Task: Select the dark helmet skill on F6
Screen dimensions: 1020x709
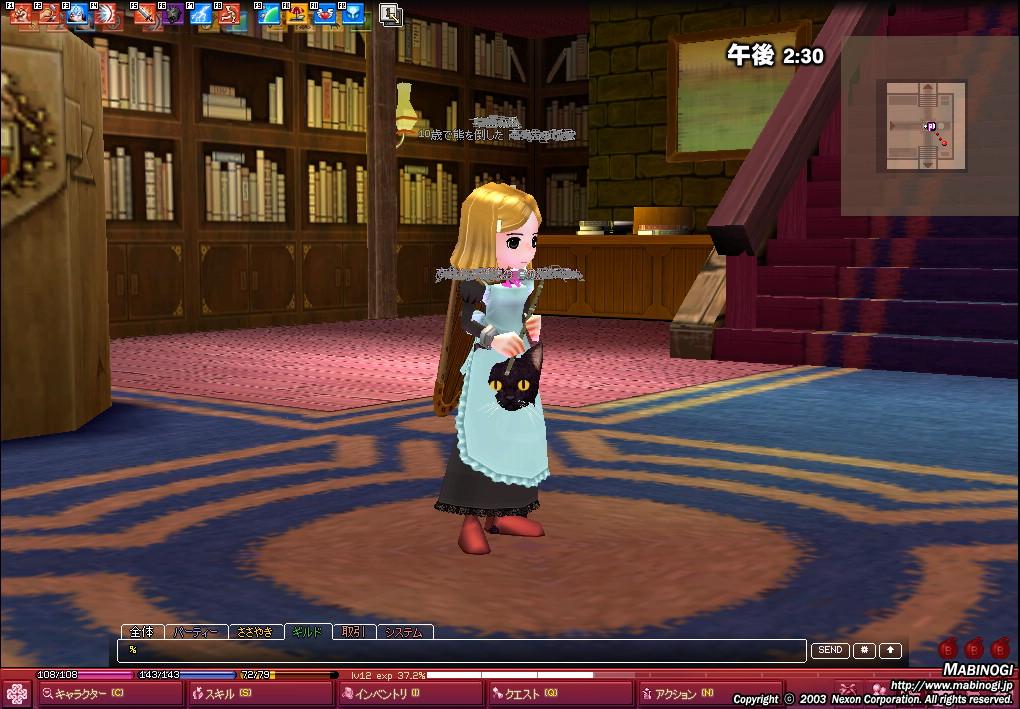Action: (173, 14)
